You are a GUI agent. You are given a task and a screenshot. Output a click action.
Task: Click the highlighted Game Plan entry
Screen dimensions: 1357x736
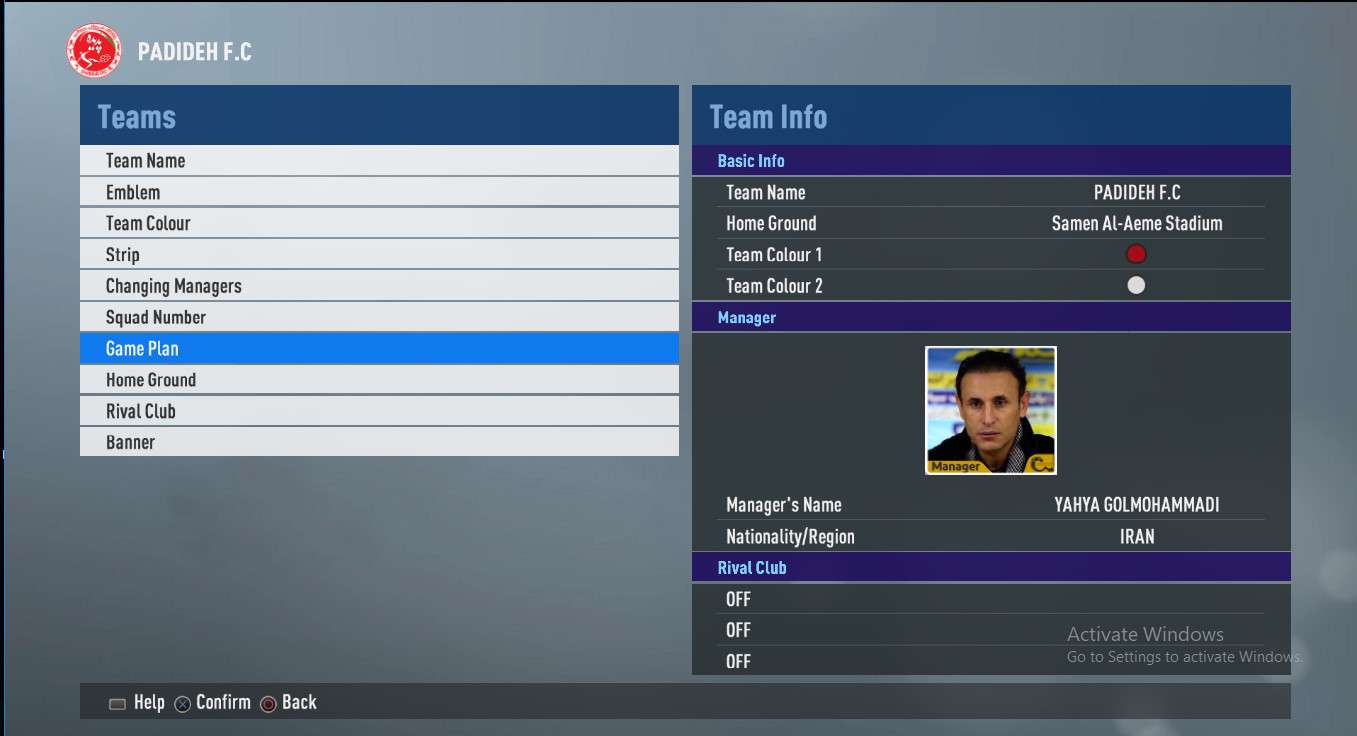click(378, 348)
